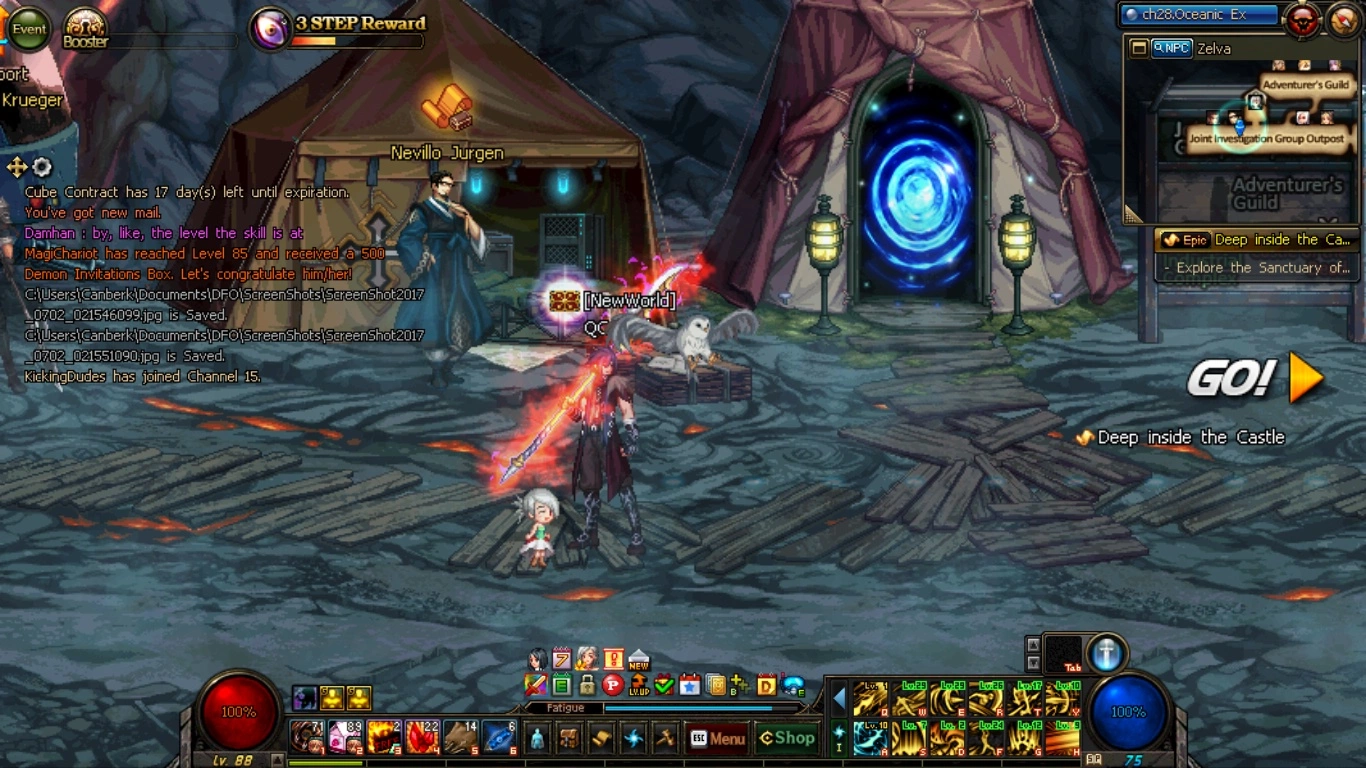This screenshot has width=1366, height=768.
Task: Click the green Event button
Action: pos(29,29)
